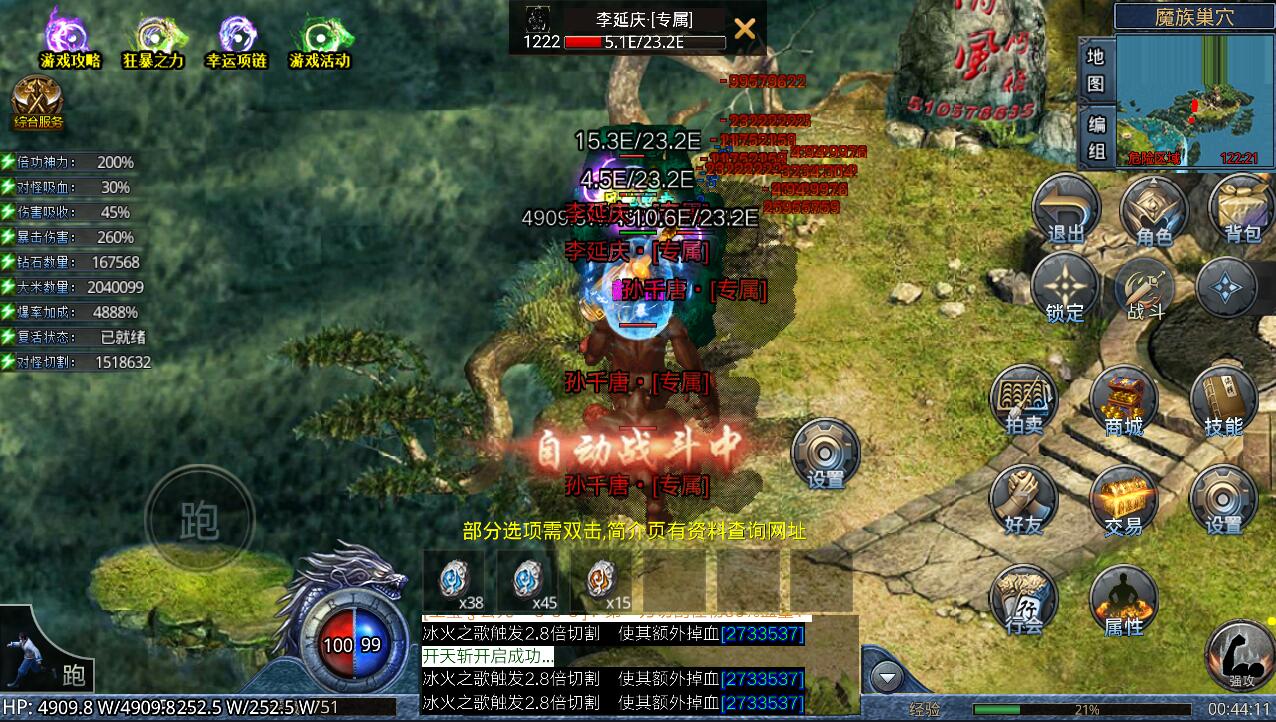Open the 拍卖 auction house

[1023, 400]
